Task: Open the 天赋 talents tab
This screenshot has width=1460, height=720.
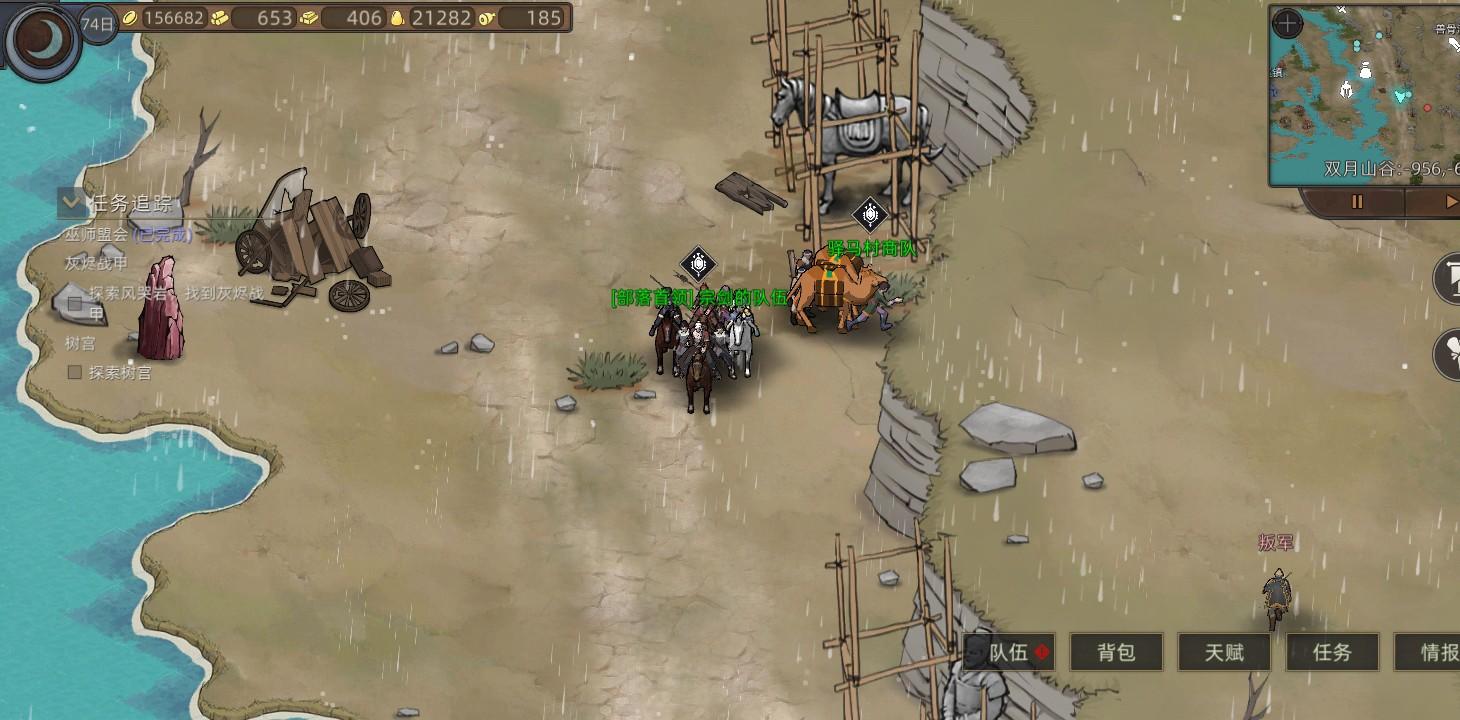Action: coord(1223,653)
